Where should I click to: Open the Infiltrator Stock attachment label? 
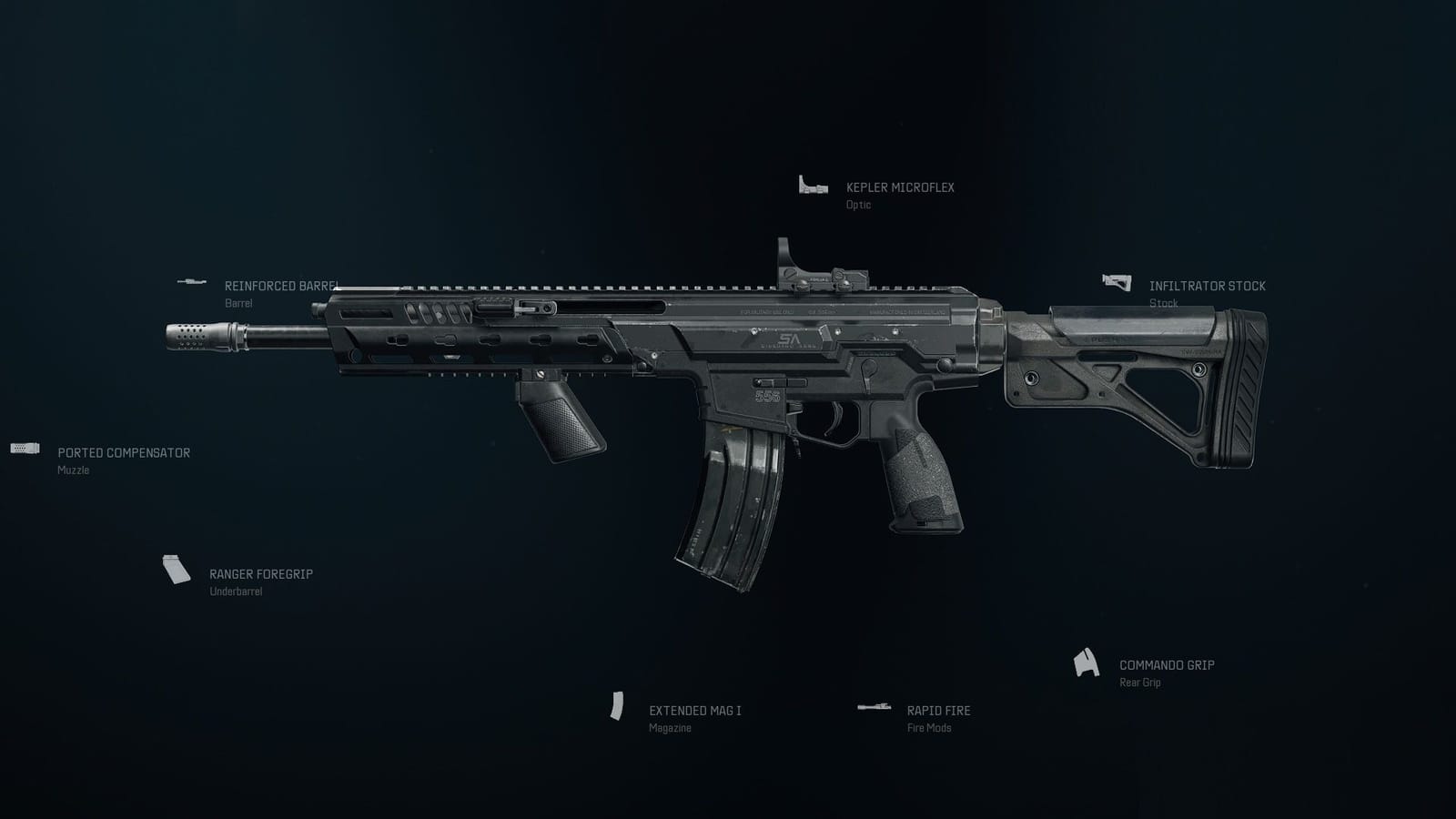[x=1207, y=286]
